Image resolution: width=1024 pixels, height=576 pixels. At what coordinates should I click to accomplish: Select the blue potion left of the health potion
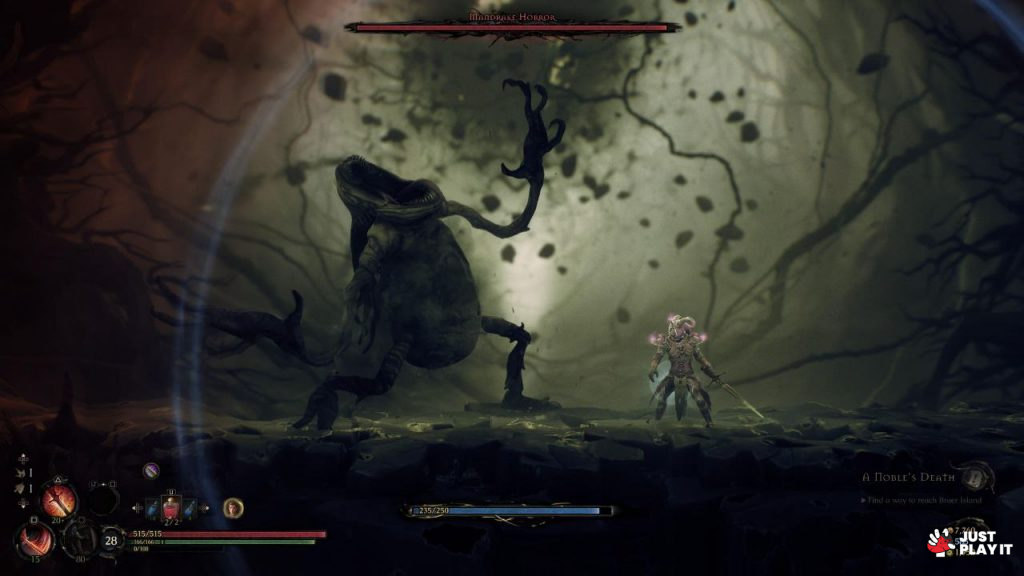tap(151, 509)
